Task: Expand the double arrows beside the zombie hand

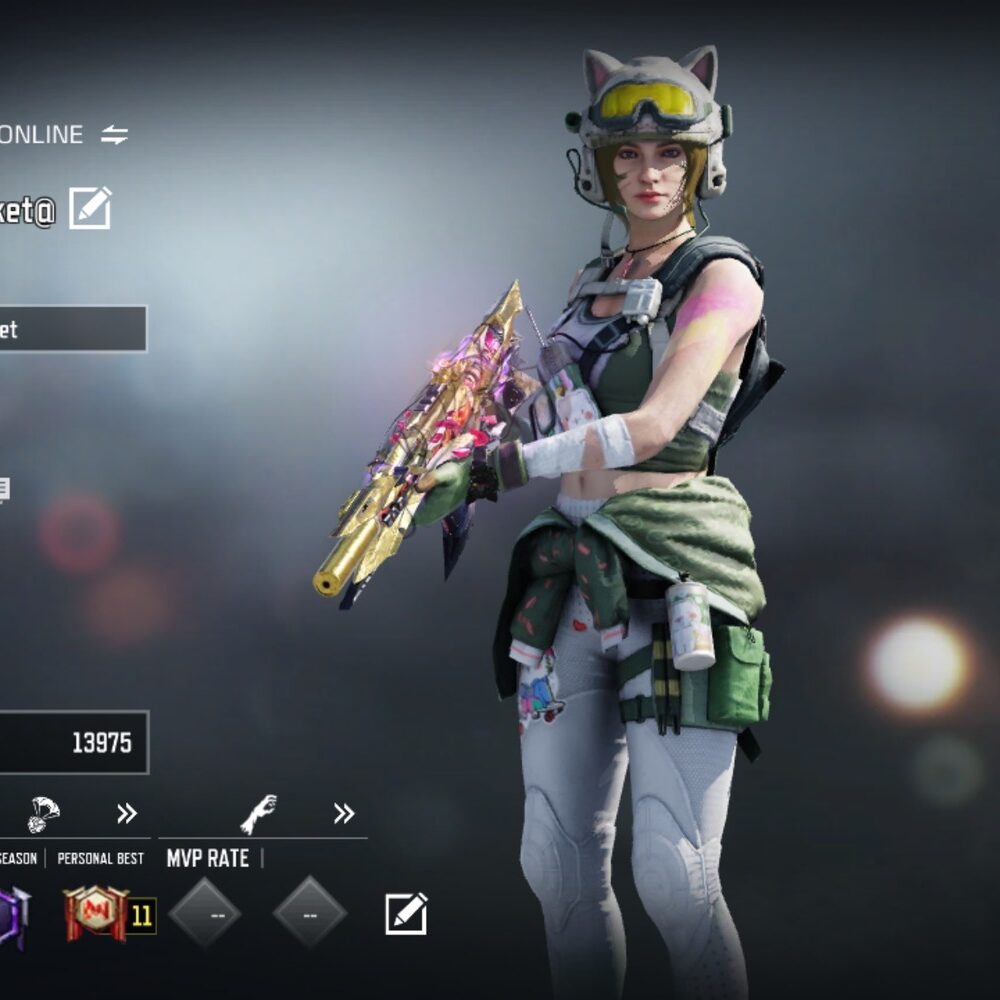Action: click(343, 813)
